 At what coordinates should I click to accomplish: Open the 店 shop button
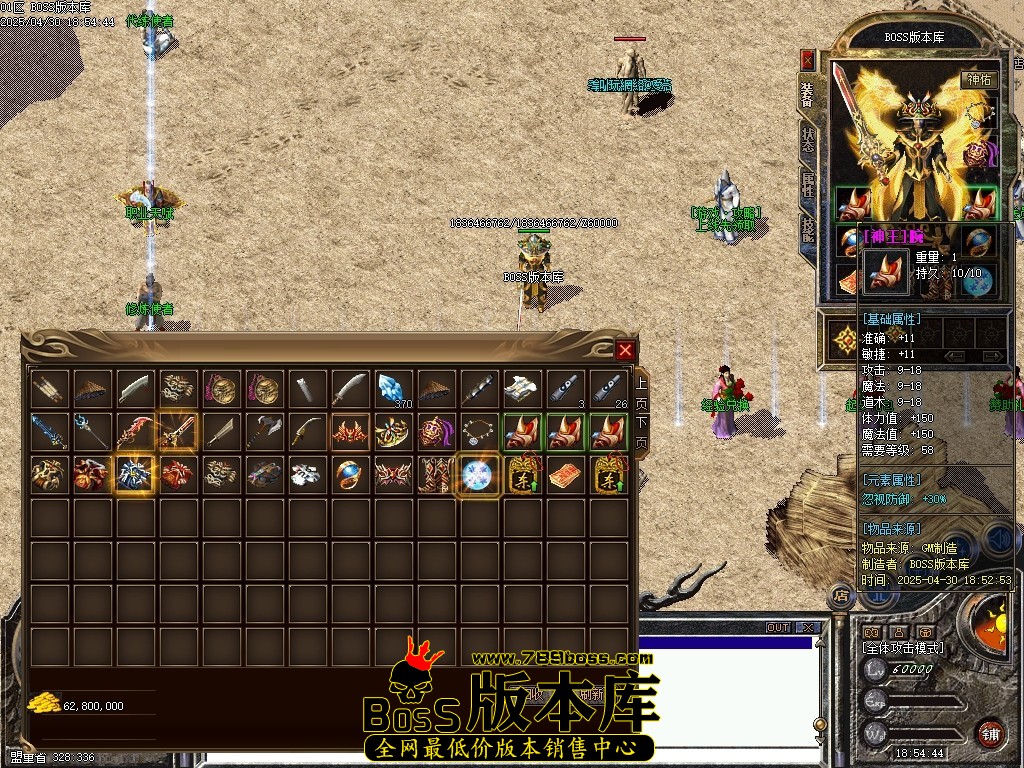pos(841,595)
